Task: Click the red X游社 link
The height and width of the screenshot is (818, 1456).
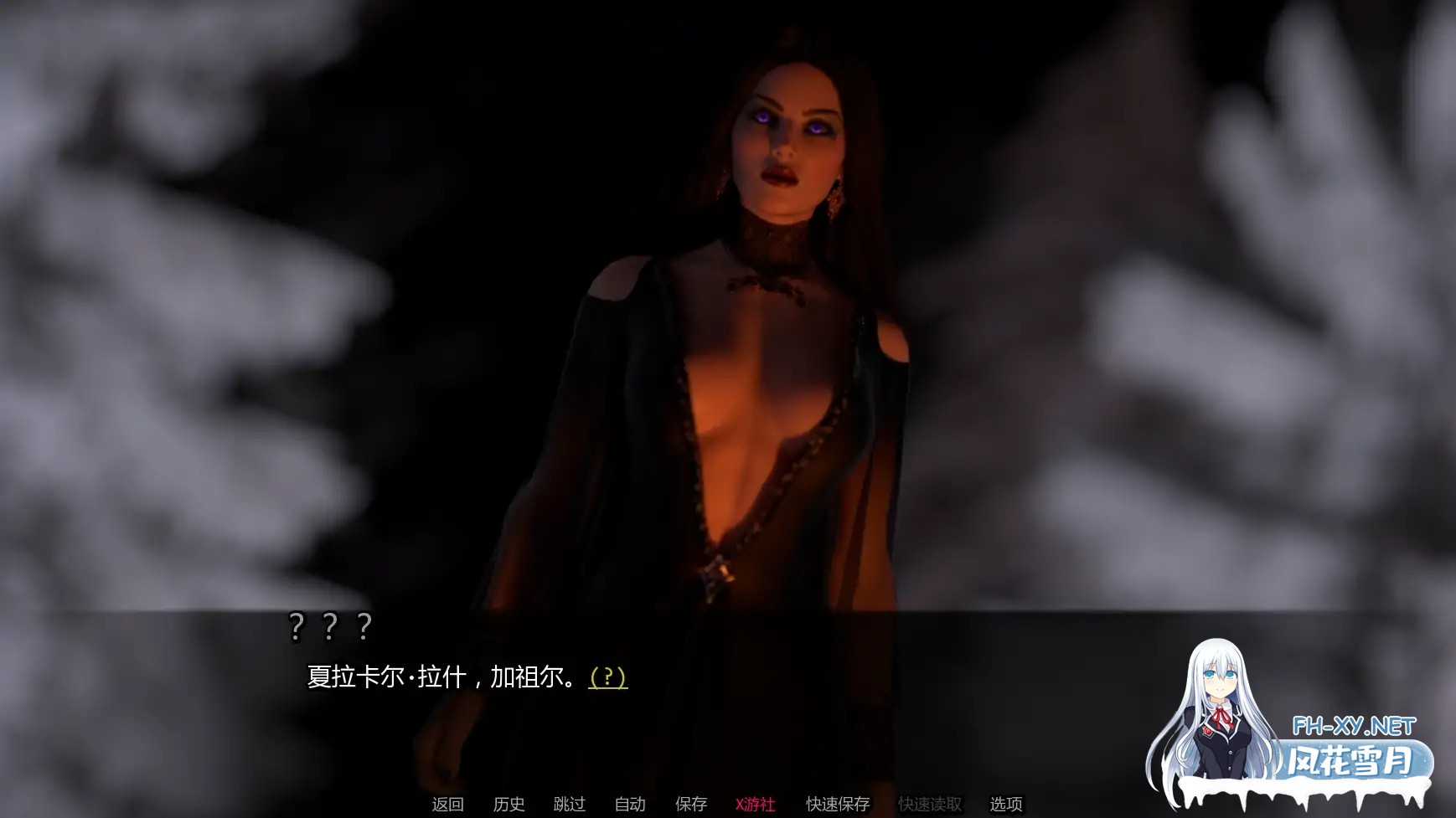Action: pos(753,804)
